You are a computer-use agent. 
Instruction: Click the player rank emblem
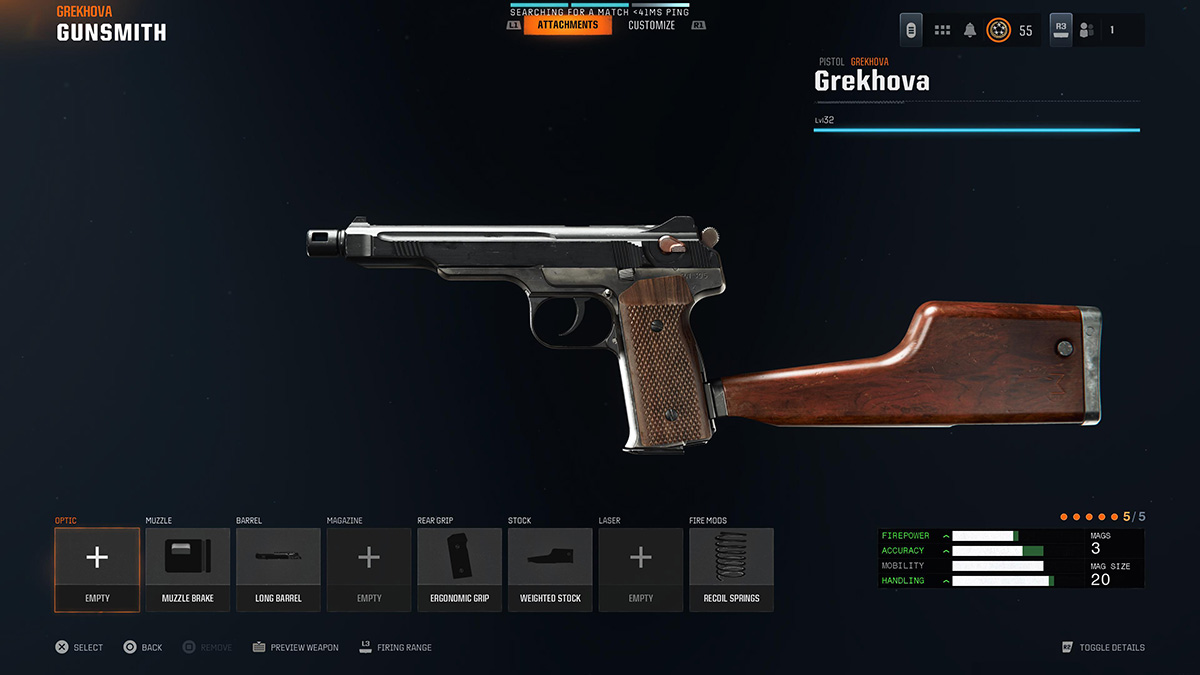[x=998, y=30]
